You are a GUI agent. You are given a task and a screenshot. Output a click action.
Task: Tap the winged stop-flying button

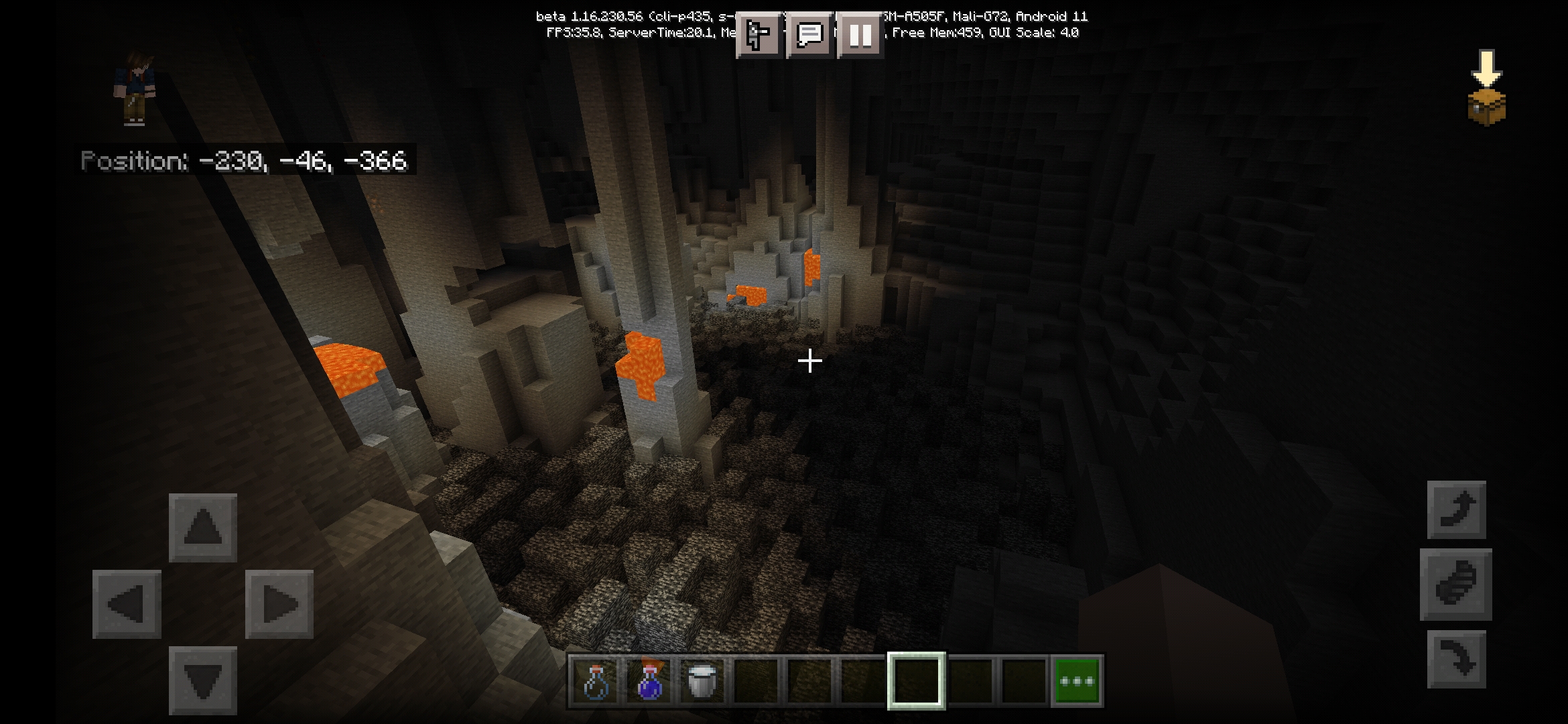pos(1456,584)
